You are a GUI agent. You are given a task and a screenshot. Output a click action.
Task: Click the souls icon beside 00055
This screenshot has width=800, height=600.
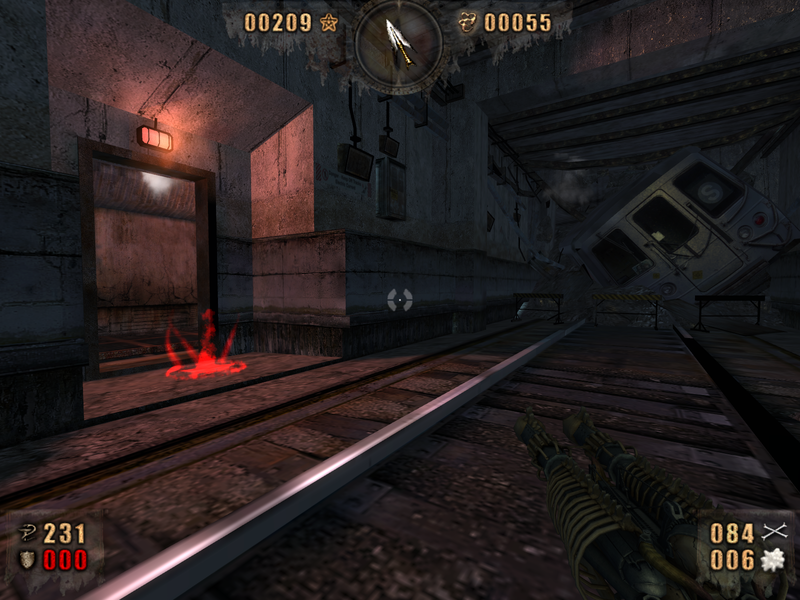[467, 22]
